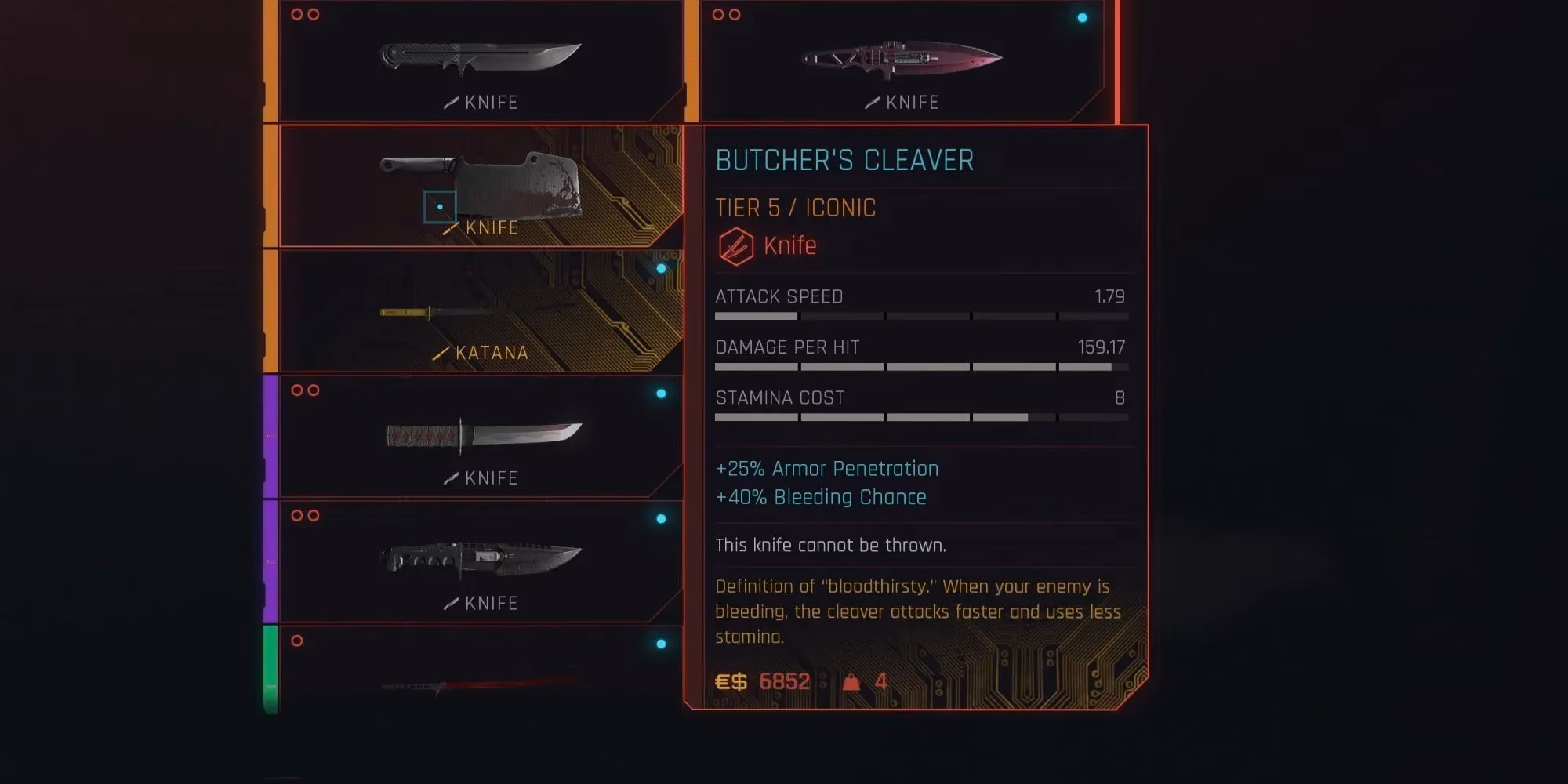Click the knife icon below the tanto blade
Image resolution: width=1568 pixels, height=784 pixels.
click(x=451, y=477)
